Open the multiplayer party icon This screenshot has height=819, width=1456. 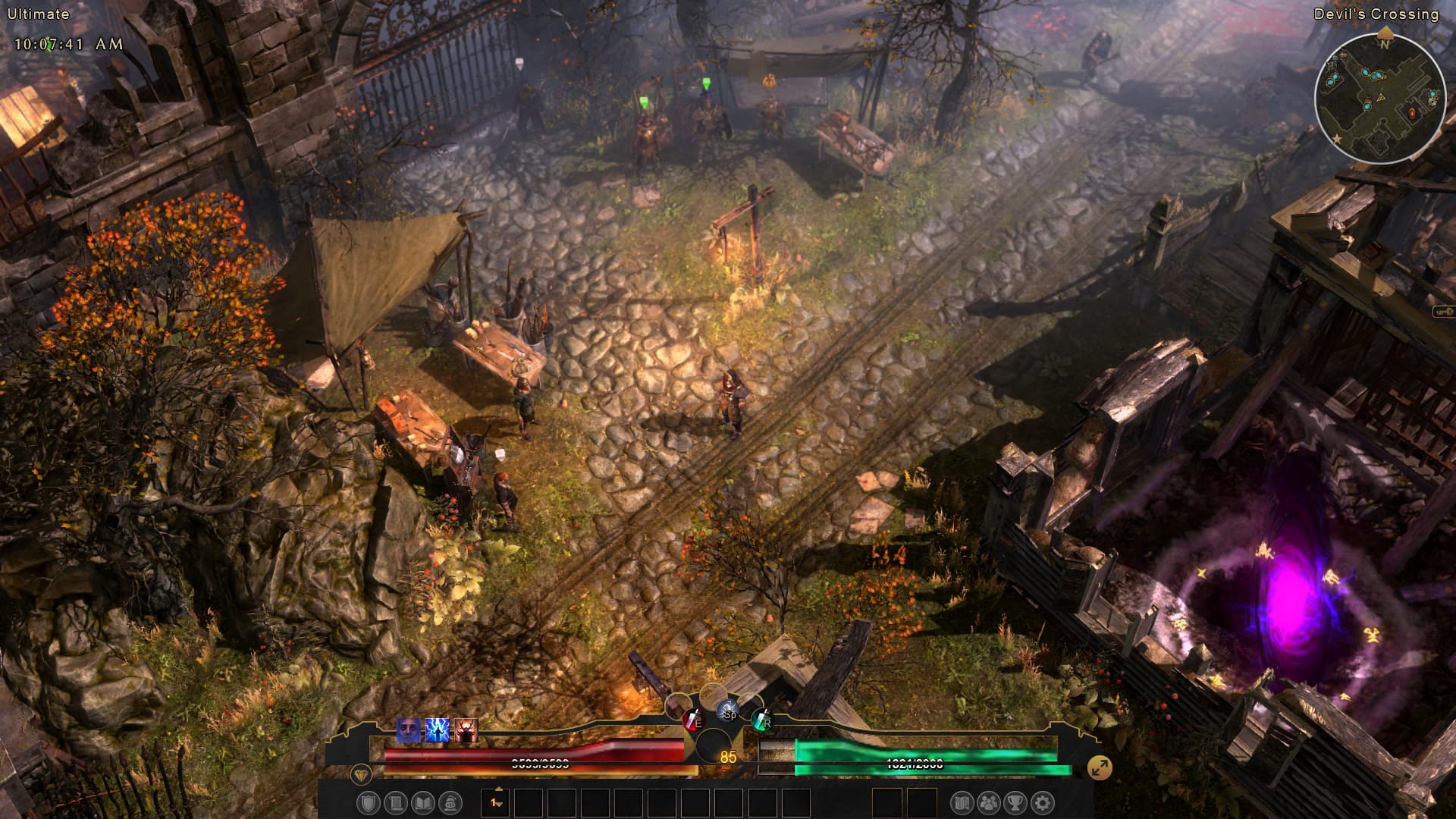tap(989, 803)
